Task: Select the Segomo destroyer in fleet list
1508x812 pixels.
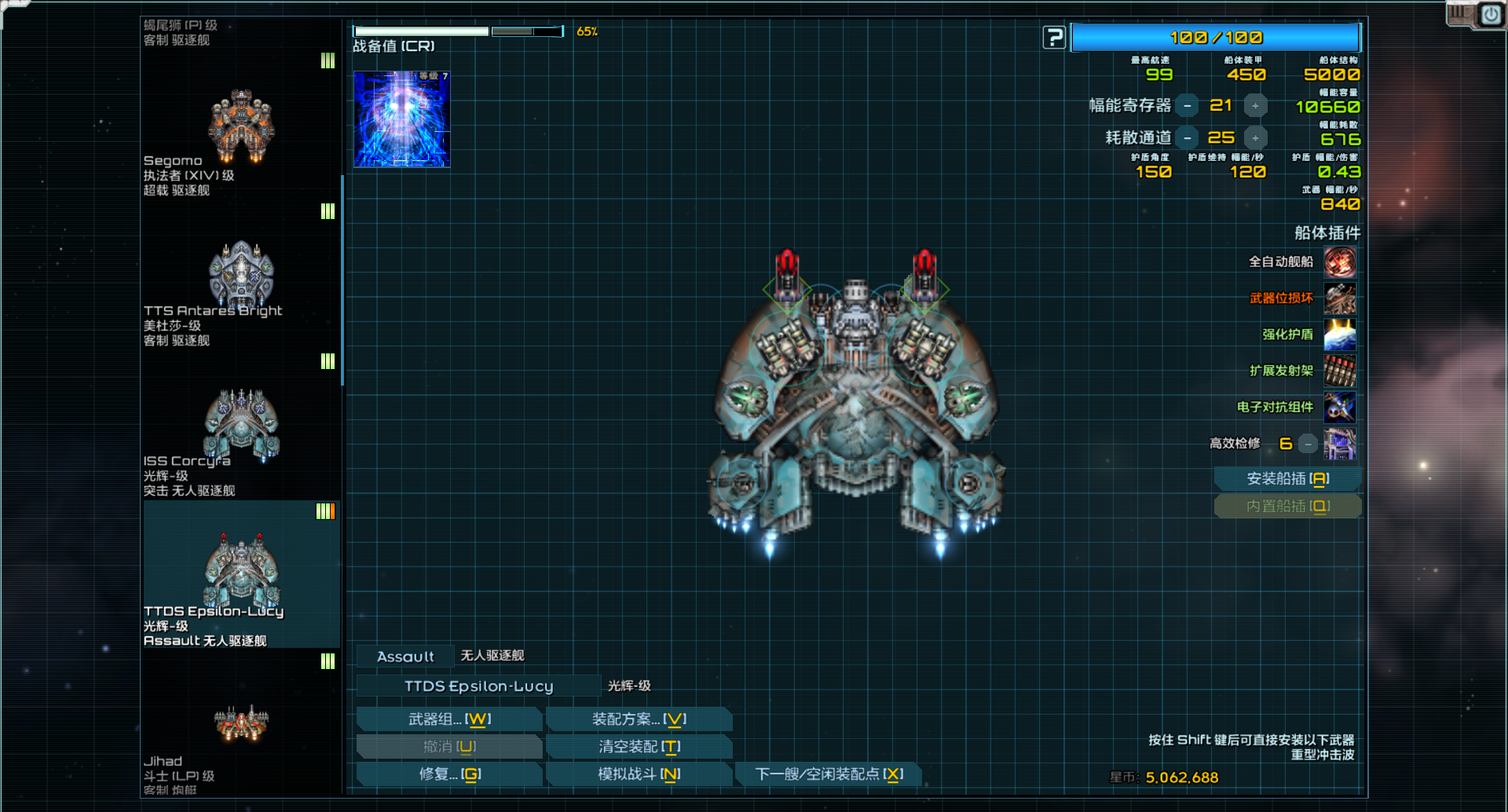Action: pyautogui.click(x=241, y=130)
